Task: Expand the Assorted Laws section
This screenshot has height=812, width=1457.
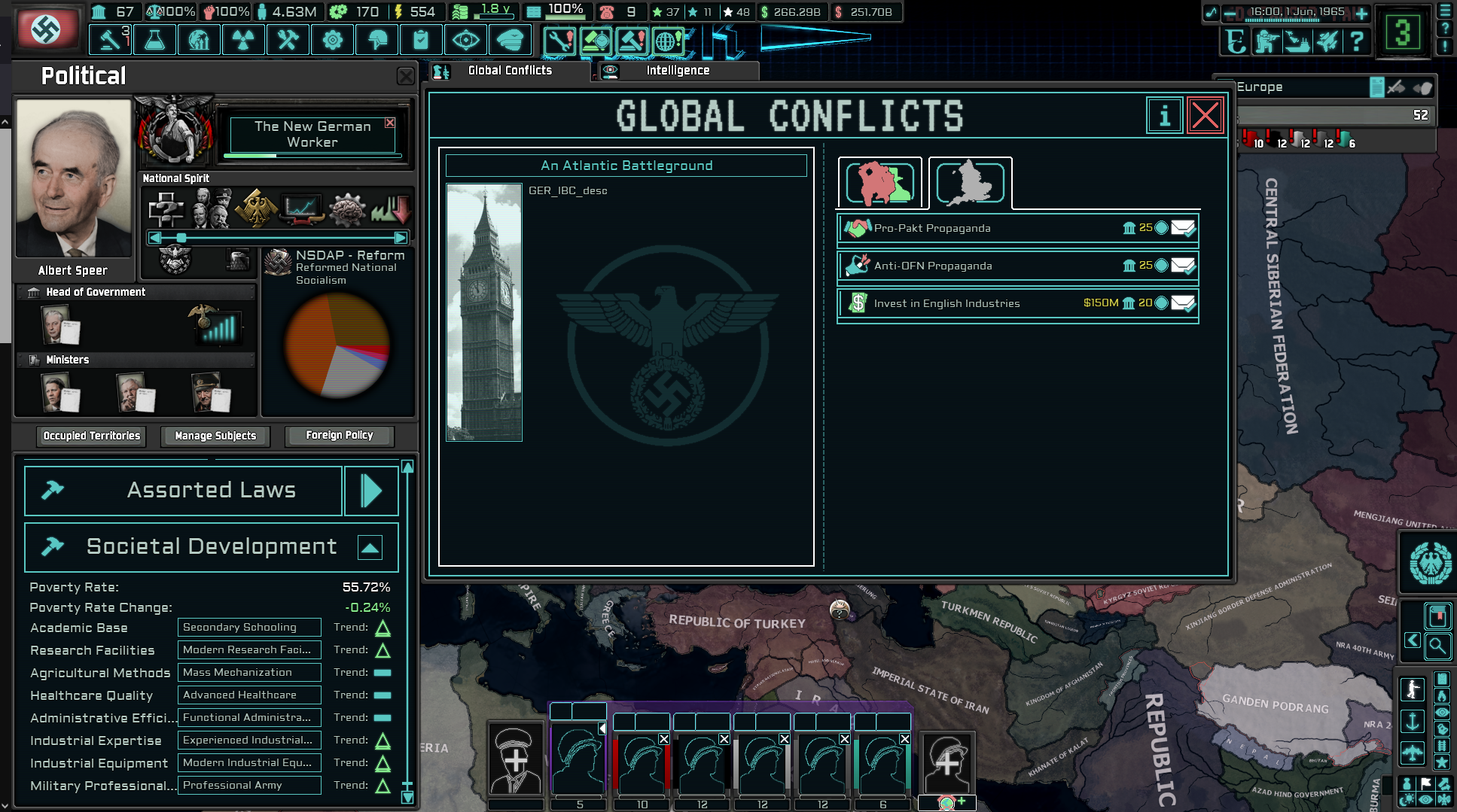Action: (x=371, y=490)
